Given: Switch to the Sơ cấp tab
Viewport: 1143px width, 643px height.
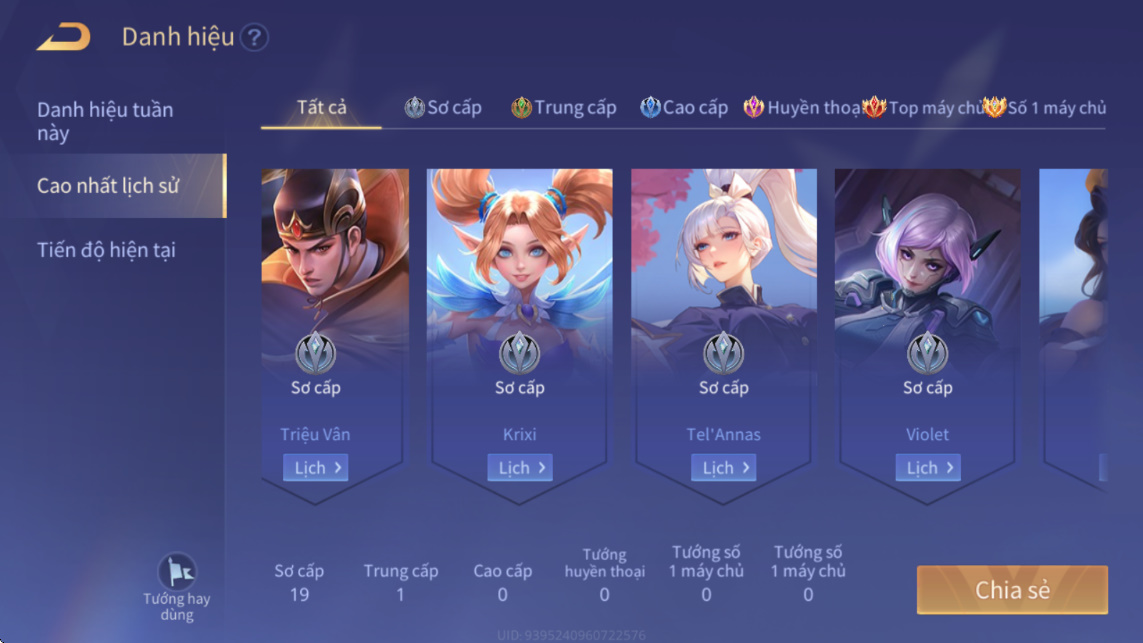Looking at the screenshot, I should coord(443,108).
